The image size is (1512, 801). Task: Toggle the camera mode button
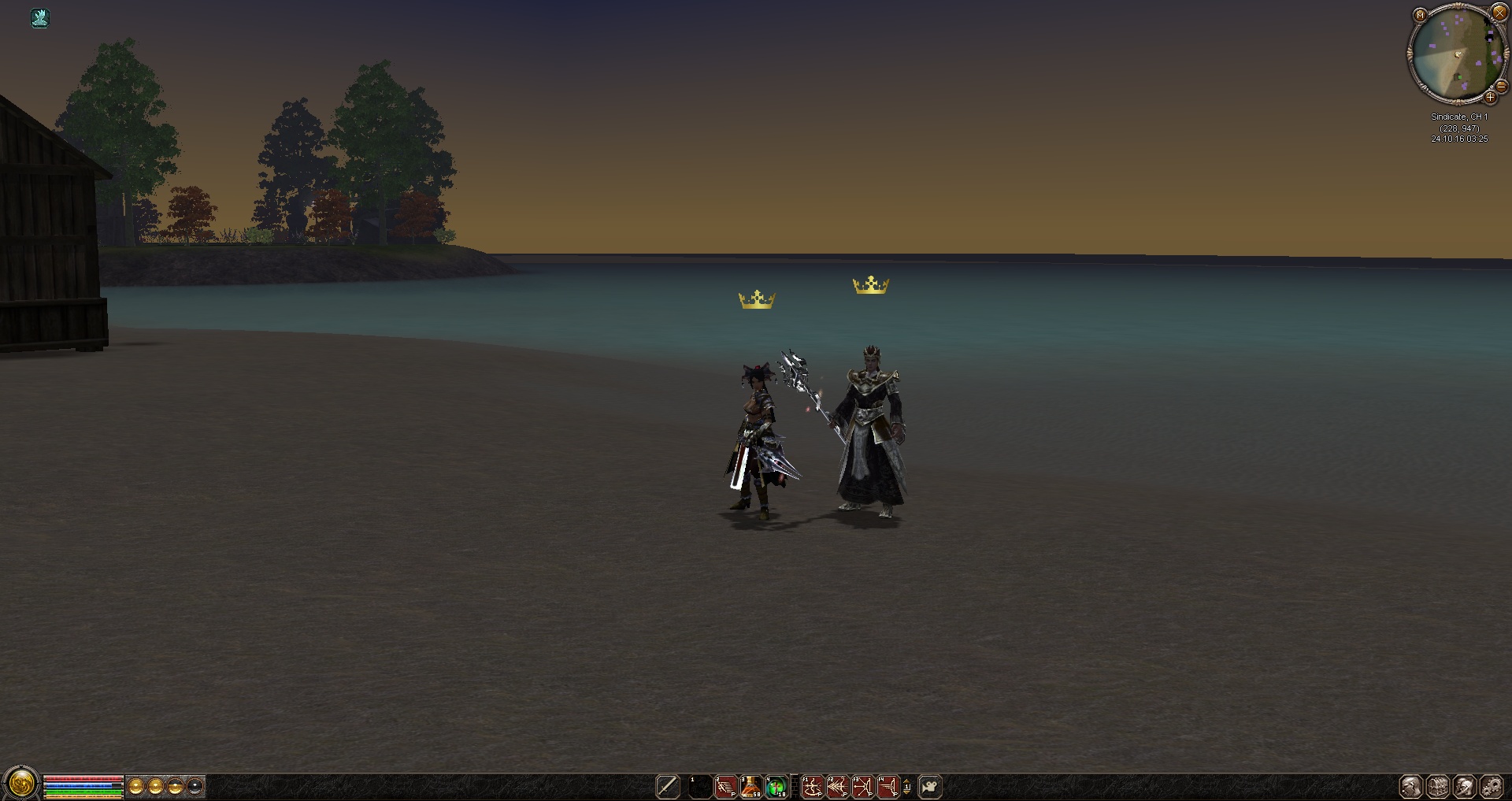click(x=930, y=786)
